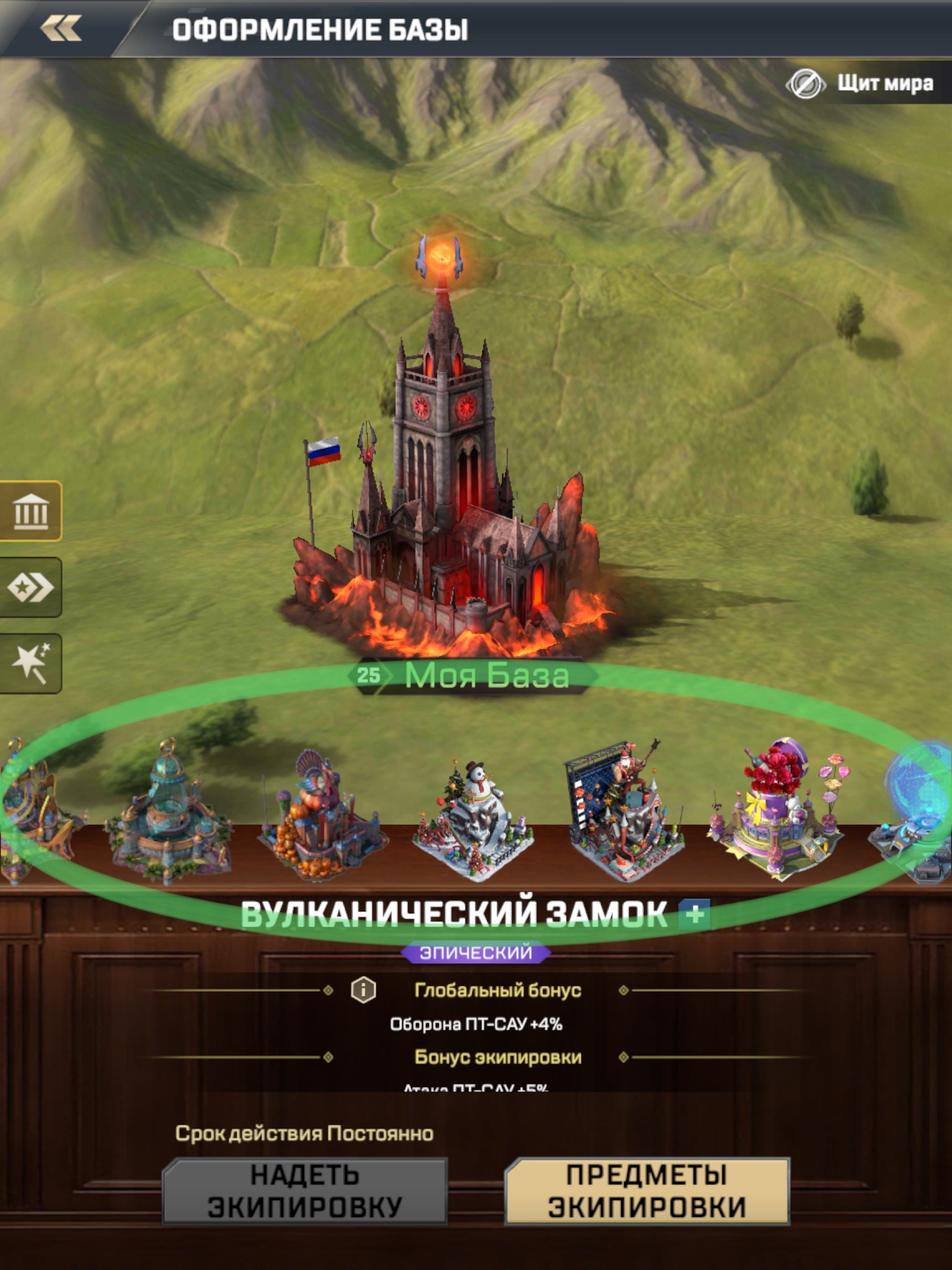The image size is (952, 1270).
Task: Select the purple rose cake skin
Action: pos(778,809)
